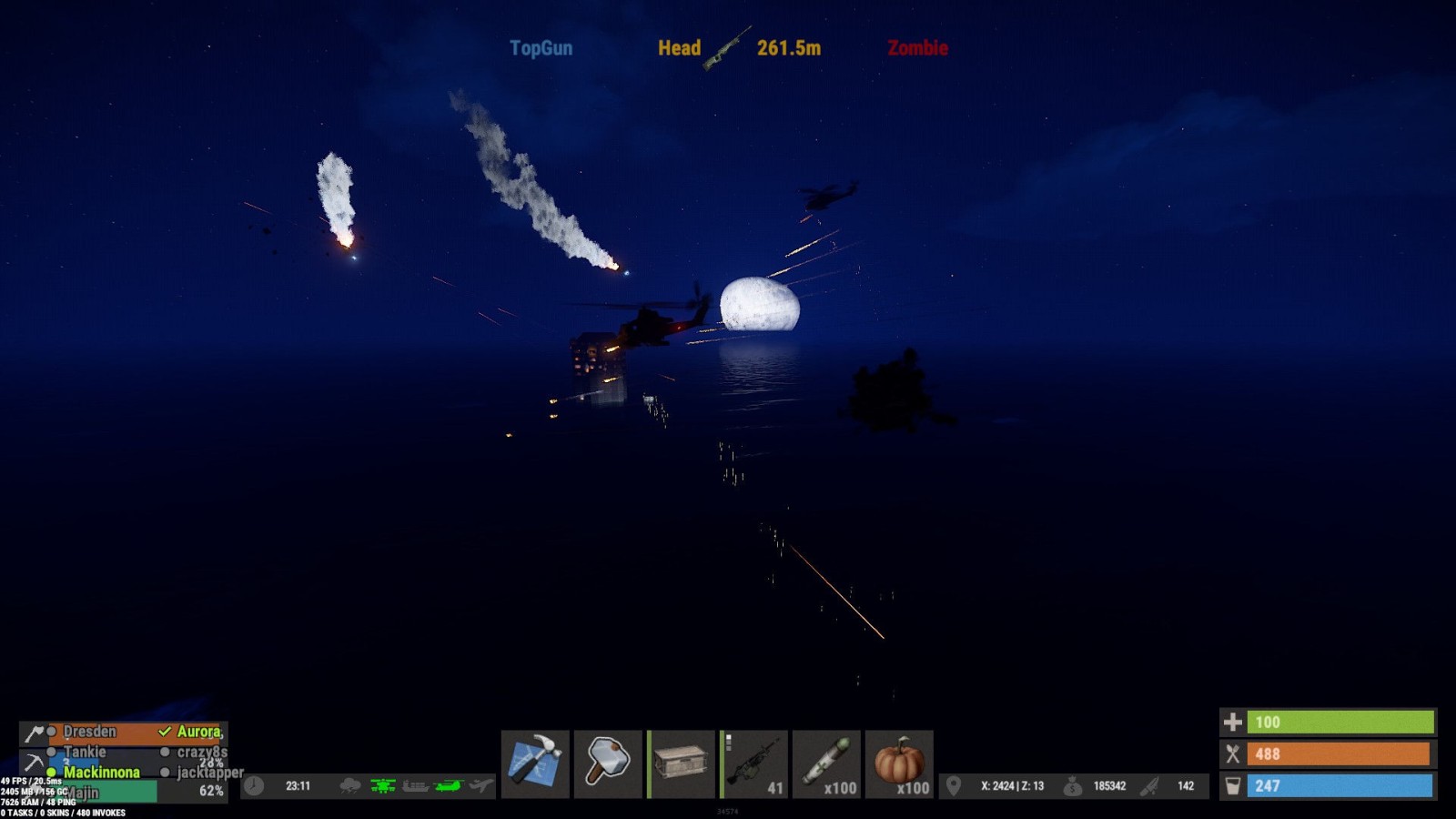This screenshot has width=1456, height=819.
Task: Equip the machine gun with 41 ammo
Action: pos(753,763)
